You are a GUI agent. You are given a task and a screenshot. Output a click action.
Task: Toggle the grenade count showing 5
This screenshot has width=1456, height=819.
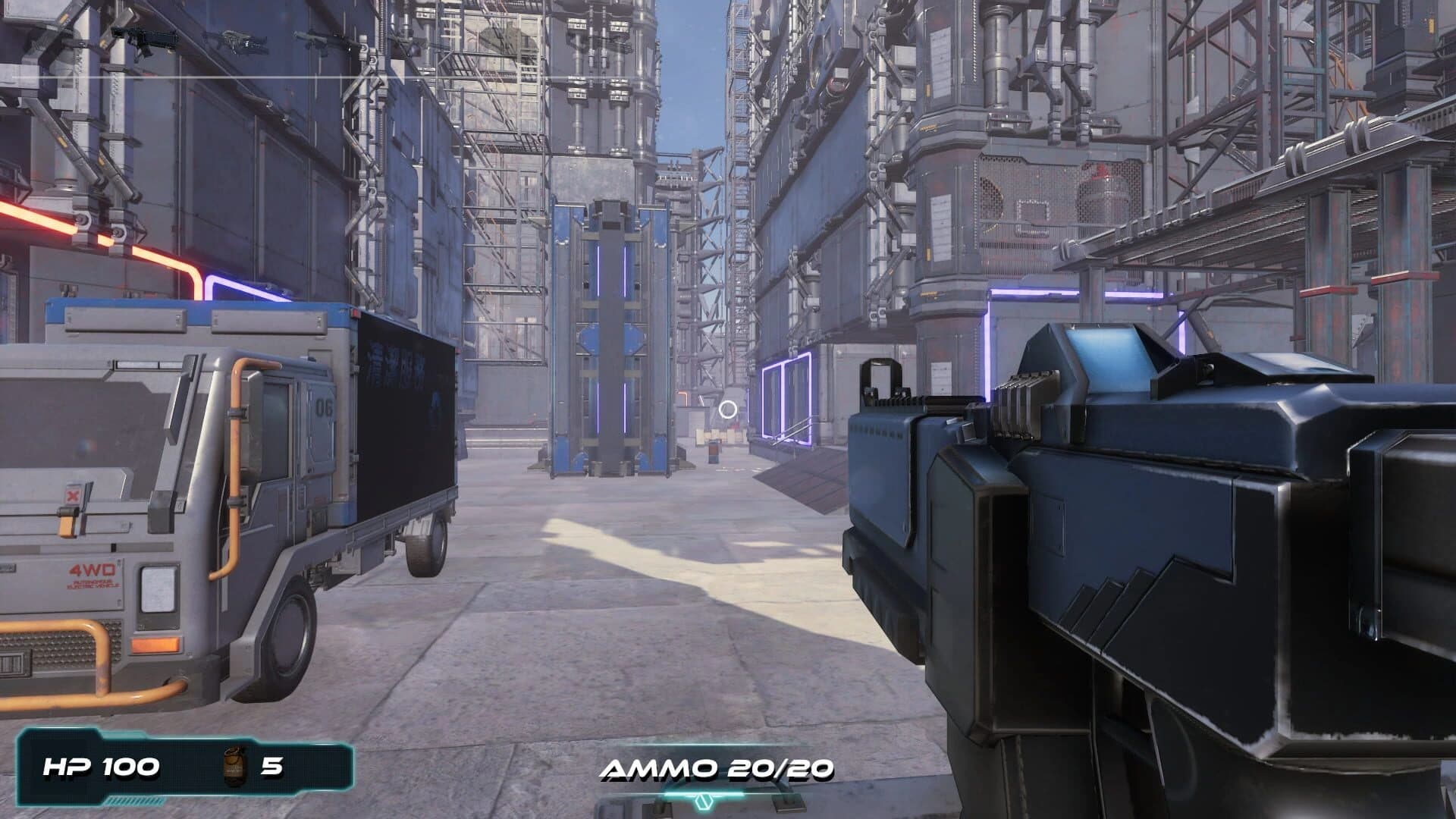click(x=271, y=767)
